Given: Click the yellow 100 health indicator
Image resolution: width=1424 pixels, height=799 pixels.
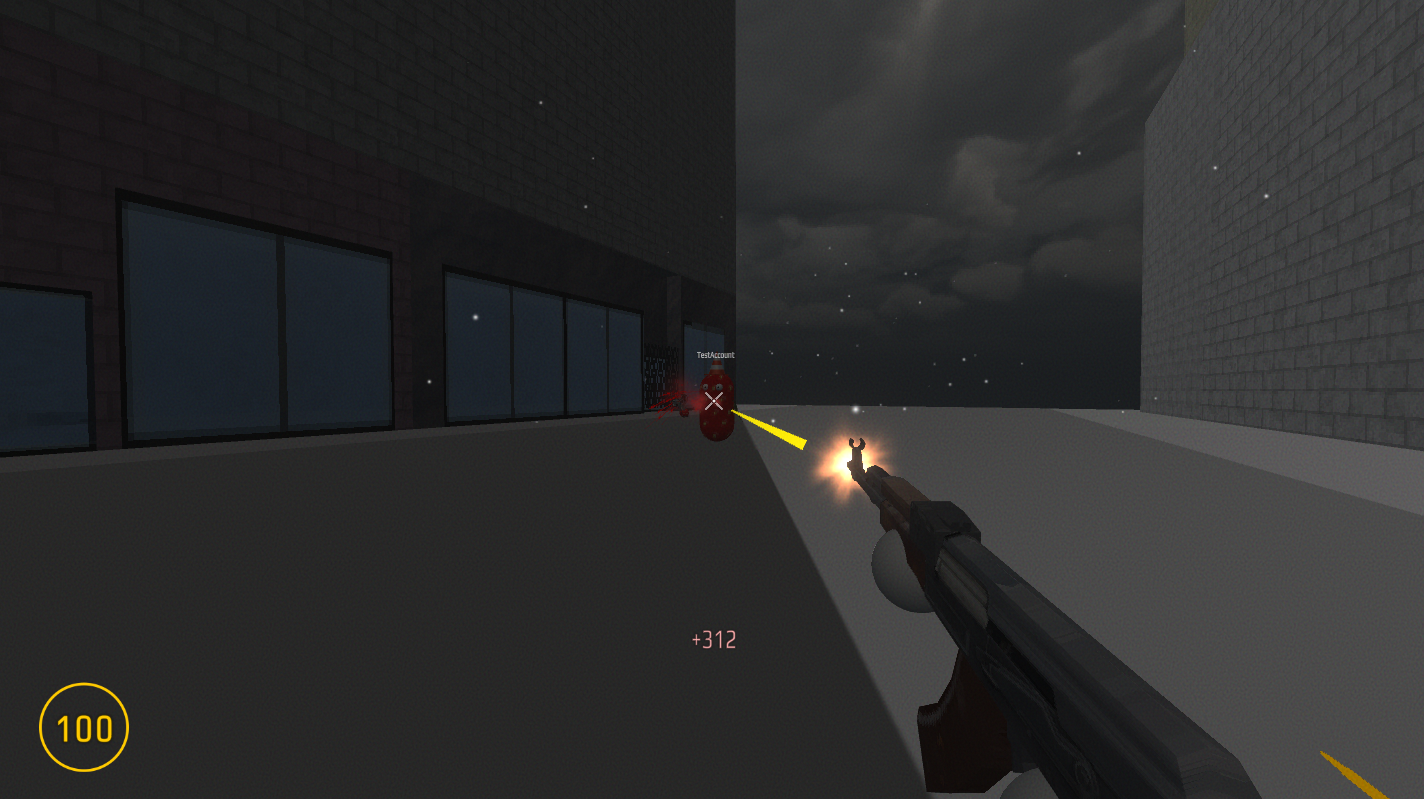Looking at the screenshot, I should (x=85, y=728).
